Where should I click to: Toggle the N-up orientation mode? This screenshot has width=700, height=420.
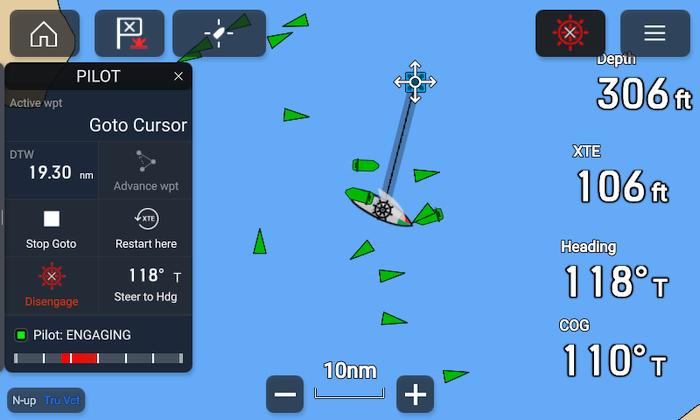coord(26,400)
